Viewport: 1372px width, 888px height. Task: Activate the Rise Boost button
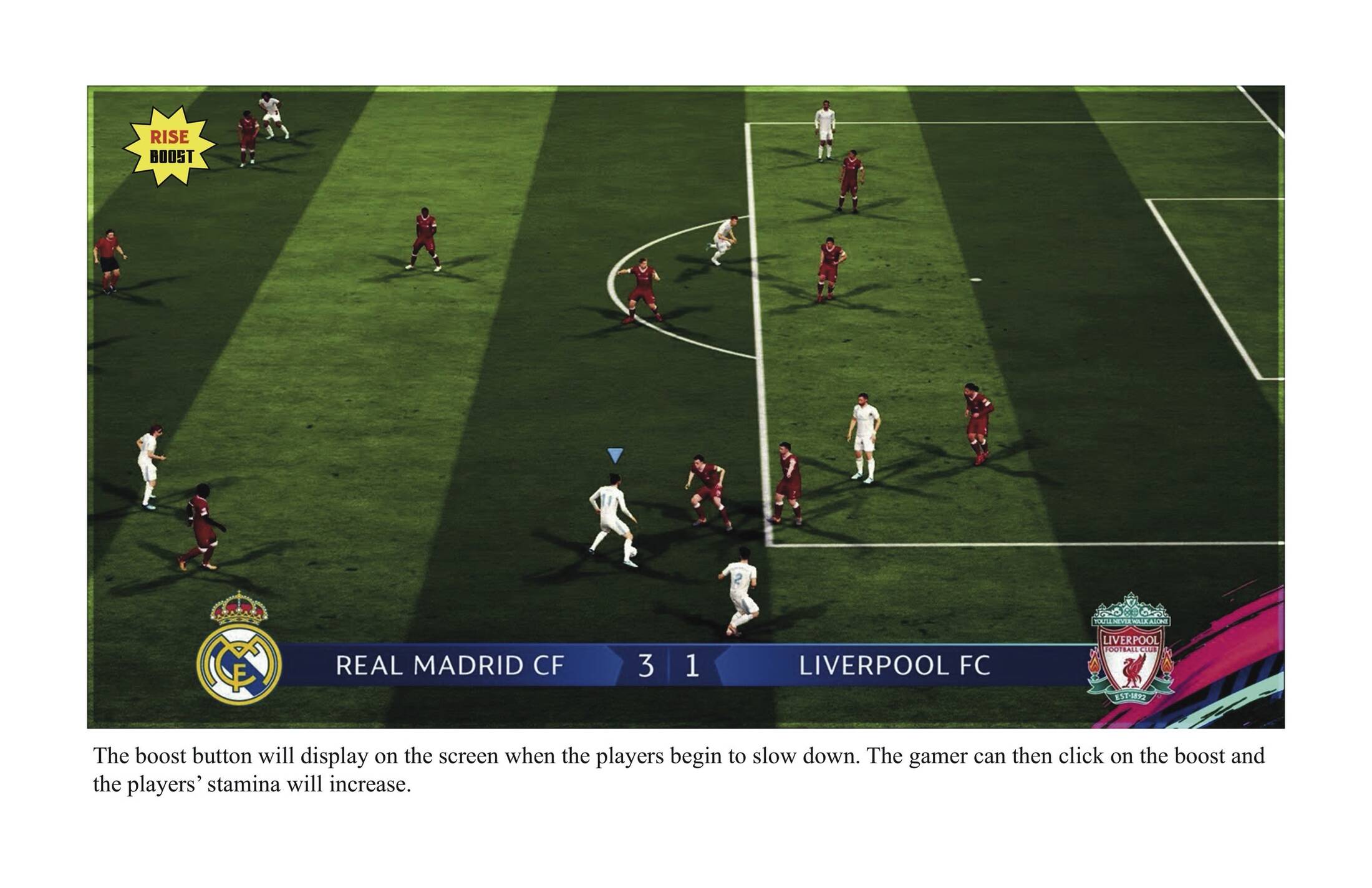tap(170, 147)
